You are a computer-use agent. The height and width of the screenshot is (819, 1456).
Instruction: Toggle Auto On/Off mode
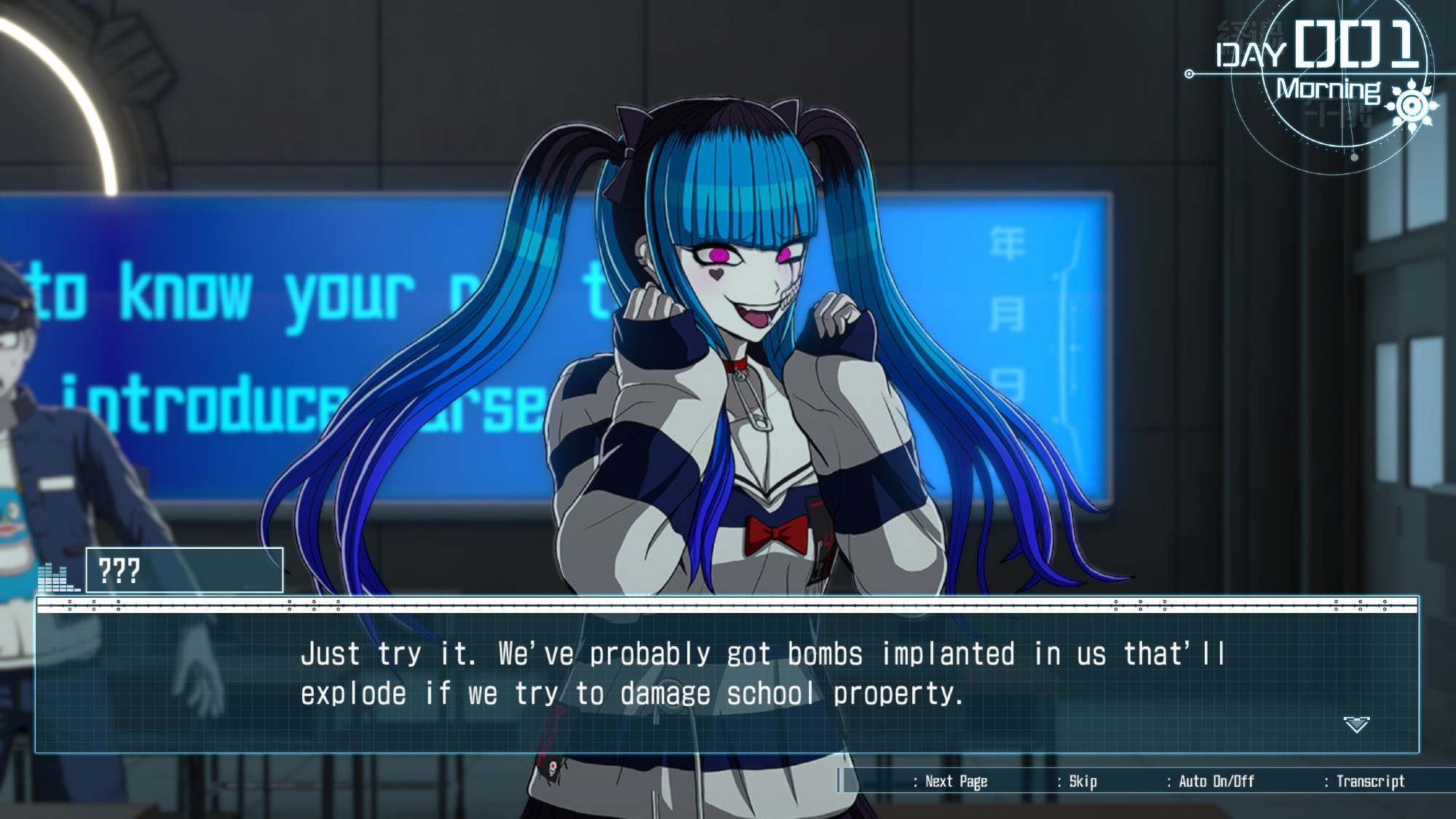[1216, 781]
